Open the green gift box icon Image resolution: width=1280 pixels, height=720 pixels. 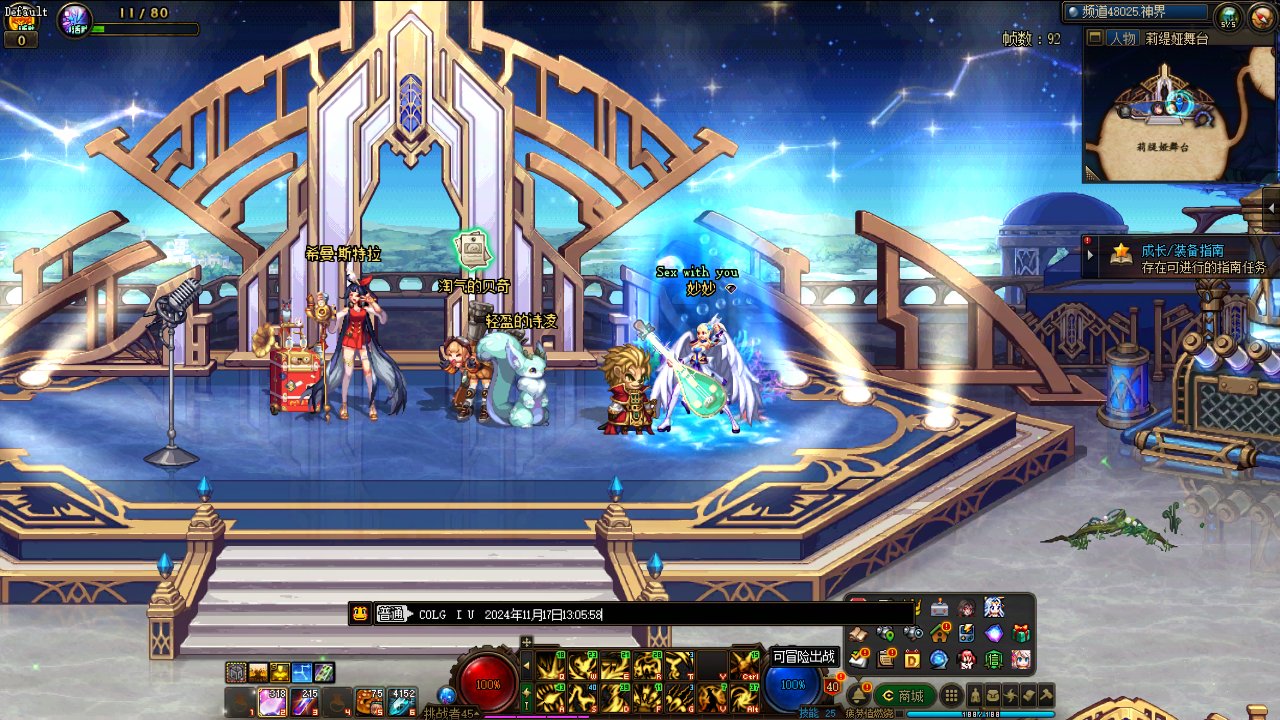[x=1021, y=633]
